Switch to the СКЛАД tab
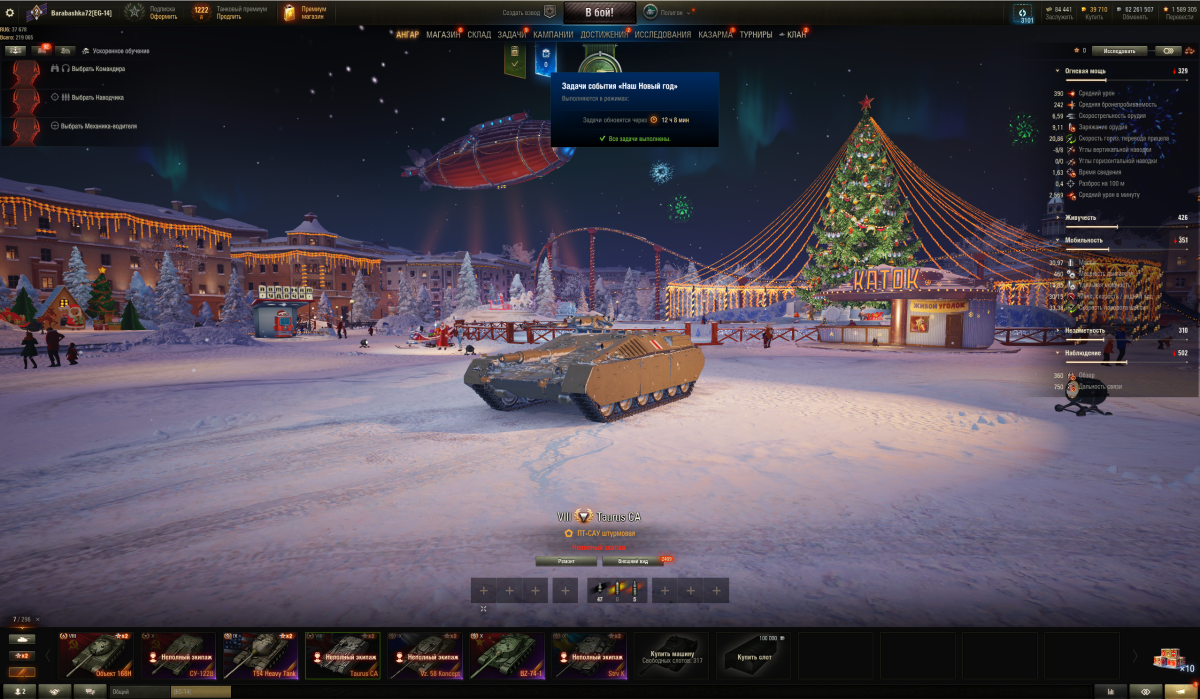1200x699 pixels. tap(479, 35)
